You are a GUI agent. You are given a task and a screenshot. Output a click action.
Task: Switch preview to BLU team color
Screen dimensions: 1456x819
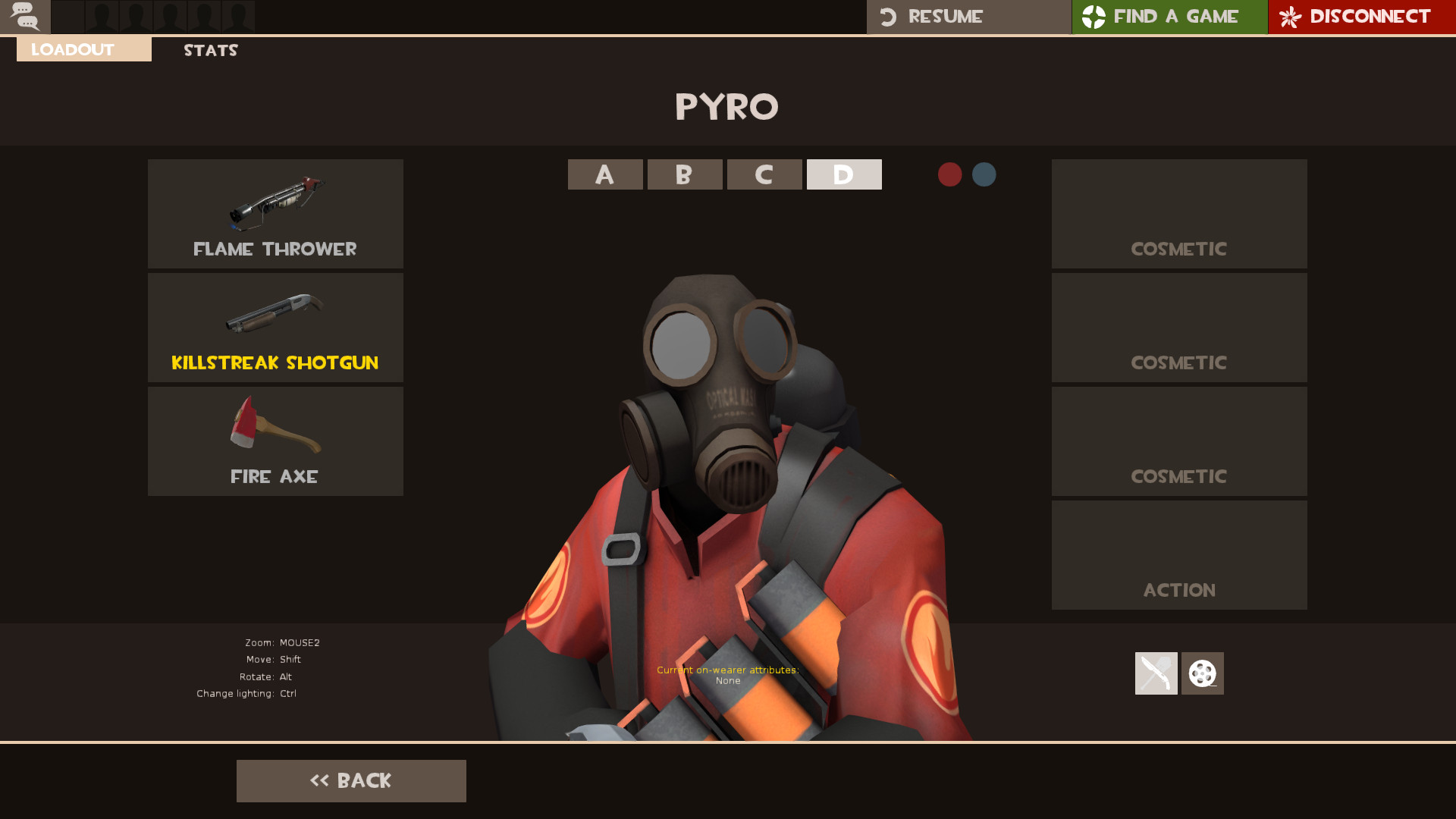(x=984, y=174)
